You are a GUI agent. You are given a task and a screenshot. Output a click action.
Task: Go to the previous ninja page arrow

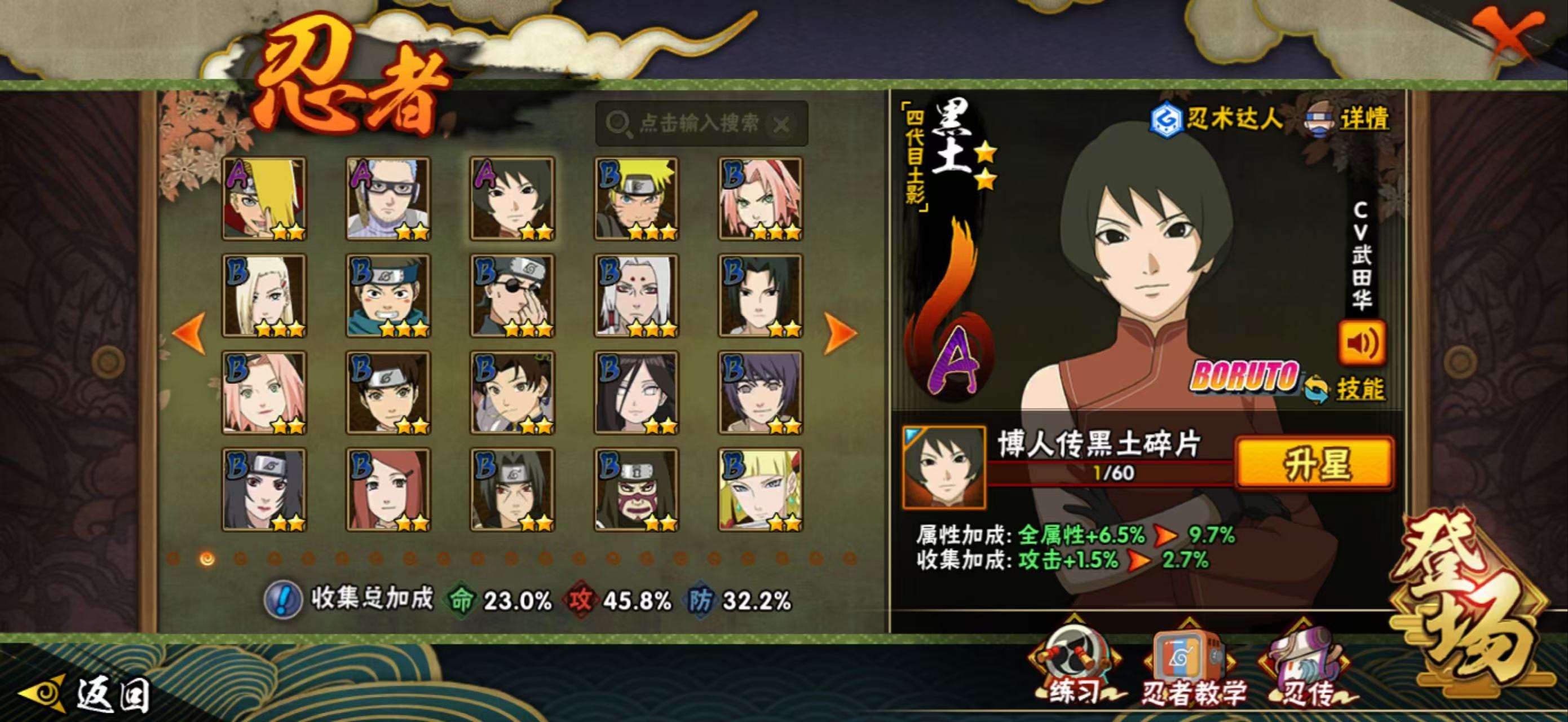click(x=189, y=332)
